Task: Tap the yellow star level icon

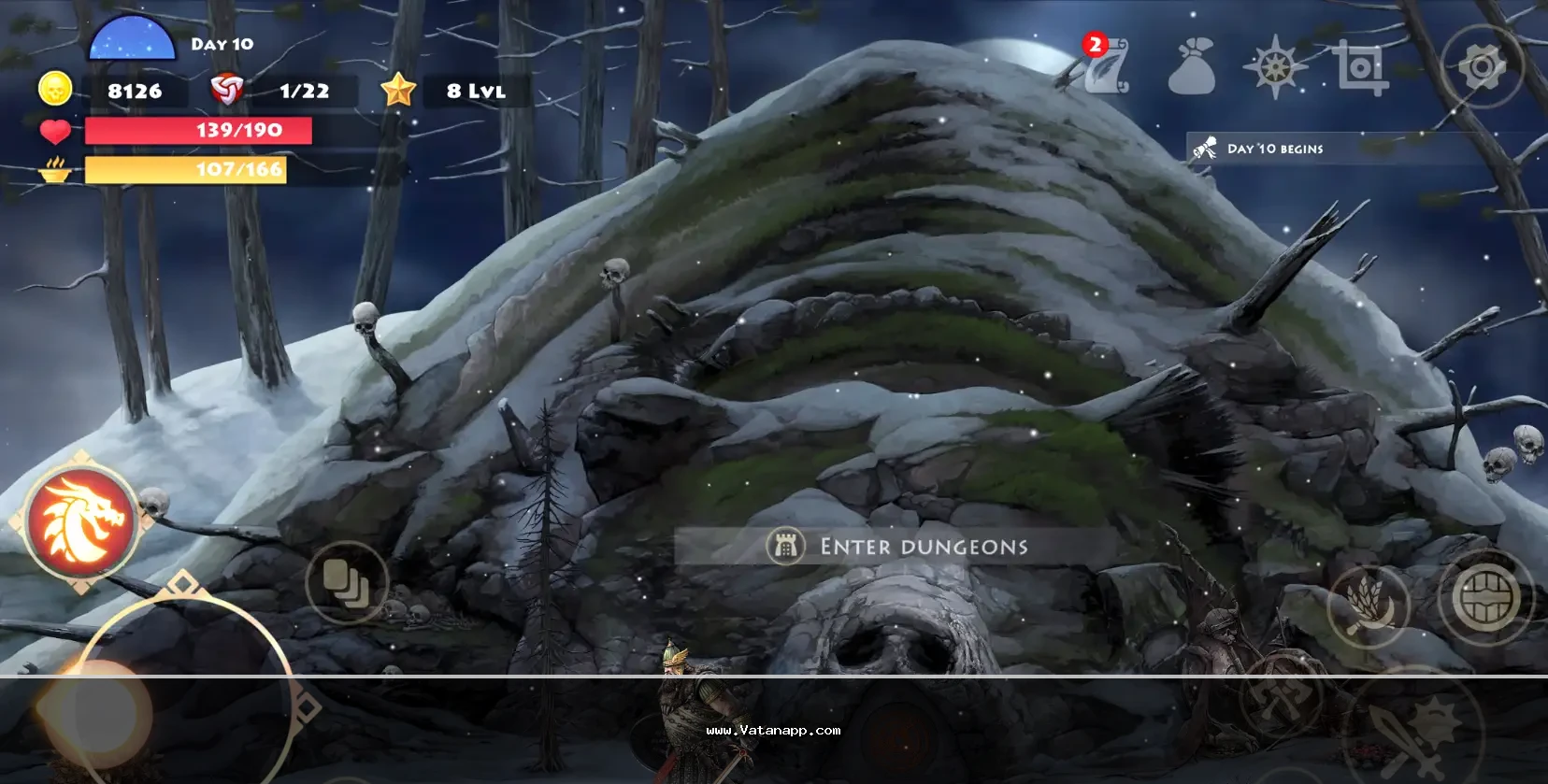Action: (398, 91)
